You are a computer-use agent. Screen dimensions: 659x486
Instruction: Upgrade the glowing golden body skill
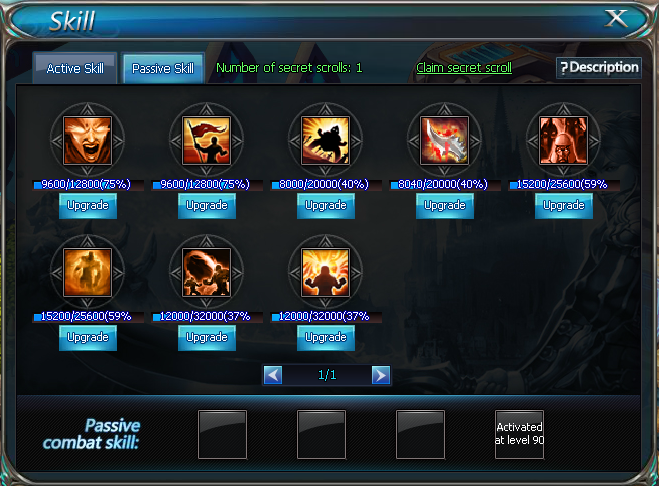[x=88, y=337]
